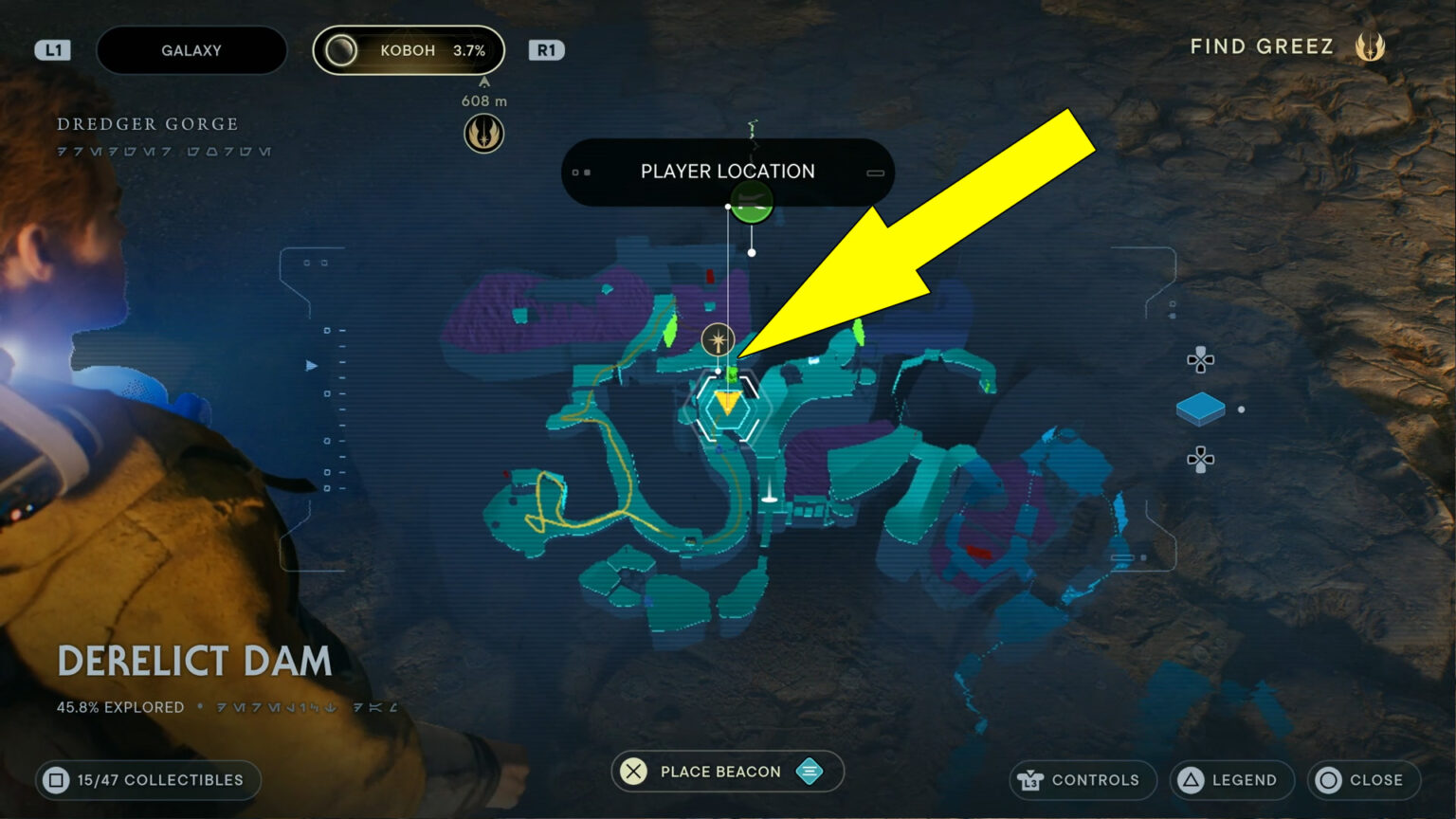Image resolution: width=1456 pixels, height=819 pixels.
Task: Open the Koboh planet selector
Action: (409, 49)
